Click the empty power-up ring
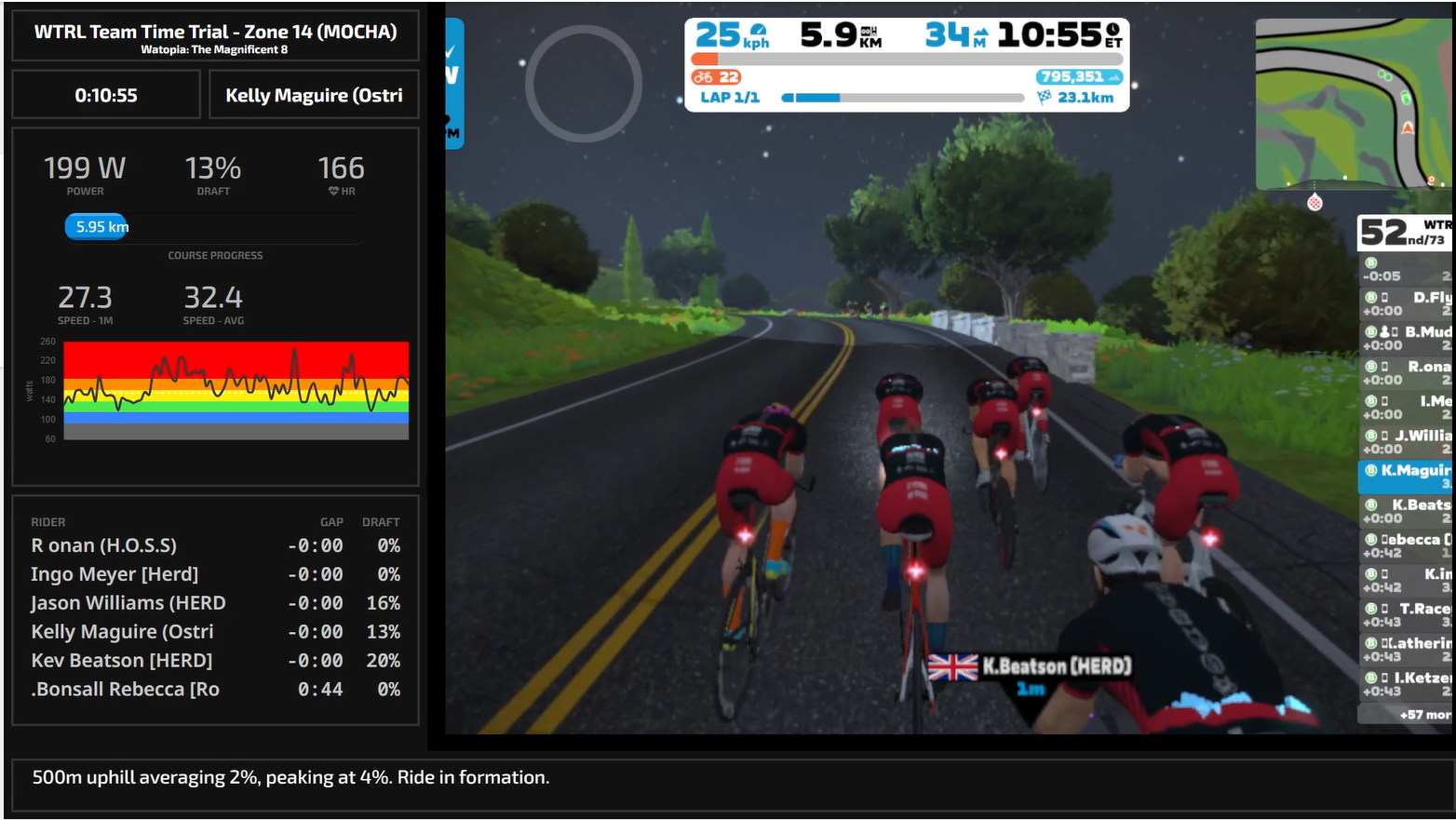This screenshot has height=820, width=1456. 583,84
